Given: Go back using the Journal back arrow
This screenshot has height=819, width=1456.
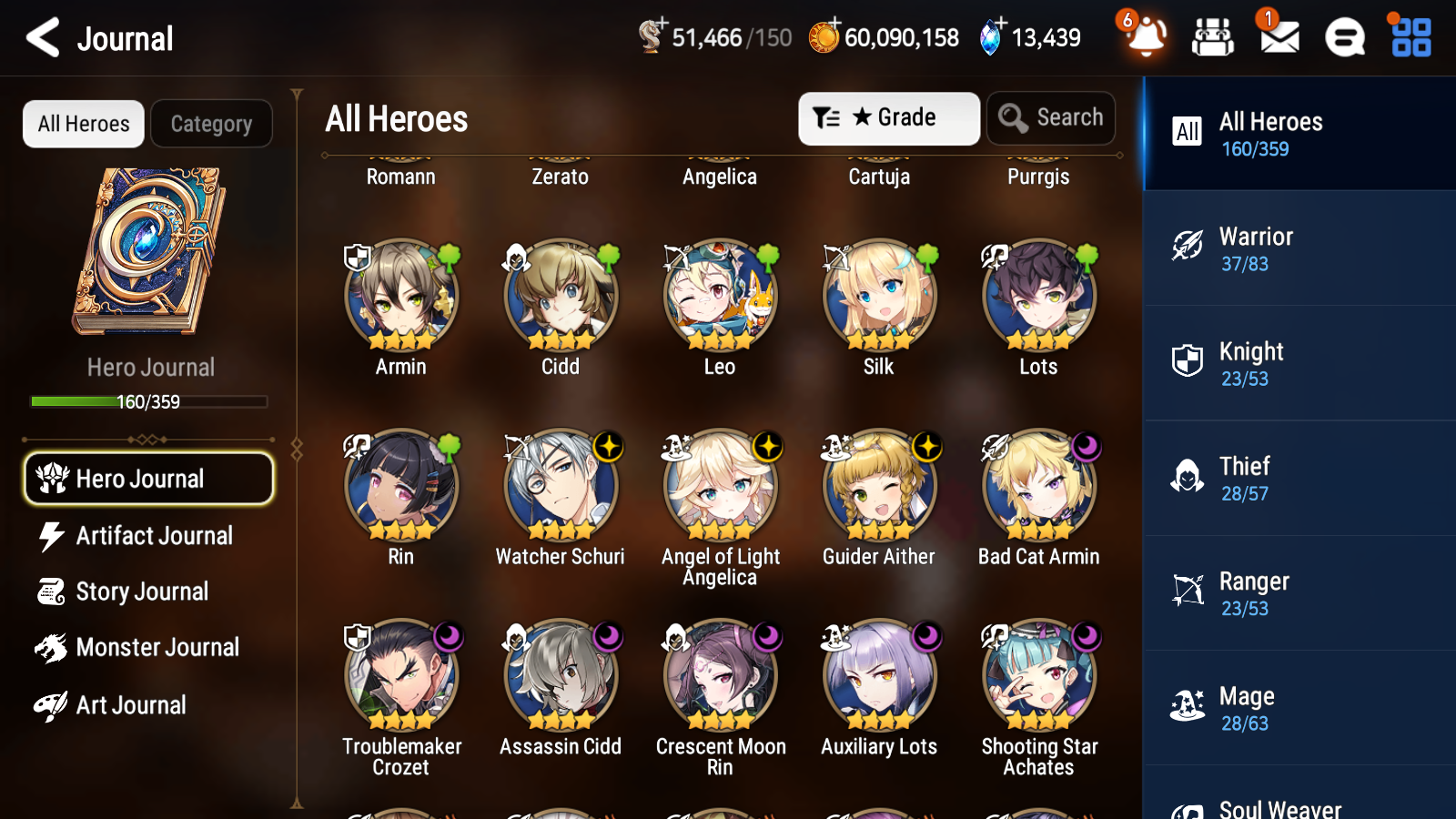Looking at the screenshot, I should [x=40, y=37].
